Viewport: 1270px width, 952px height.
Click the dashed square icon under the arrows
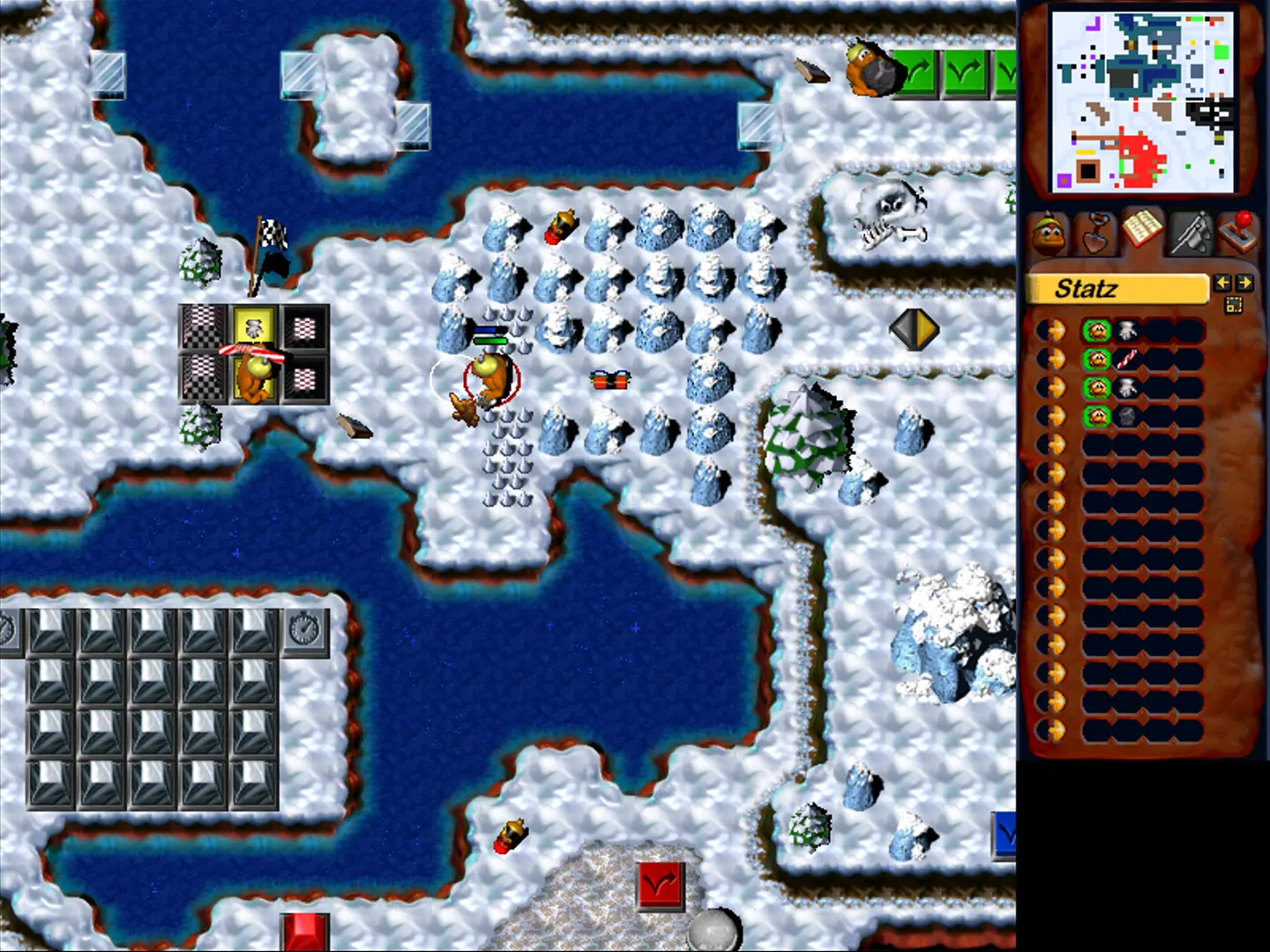tap(1233, 305)
